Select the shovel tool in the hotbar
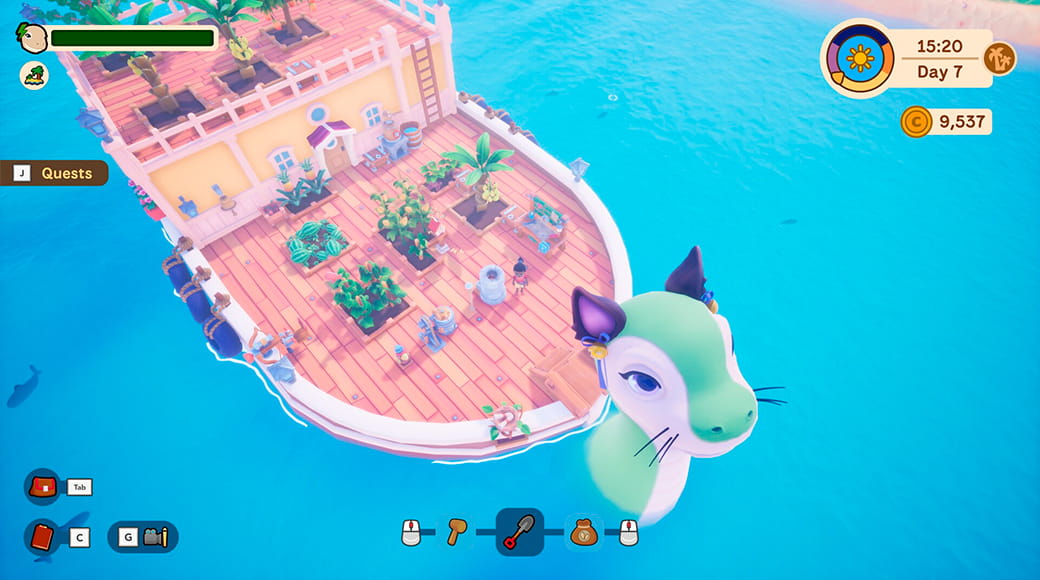The image size is (1040, 580). 519,532
